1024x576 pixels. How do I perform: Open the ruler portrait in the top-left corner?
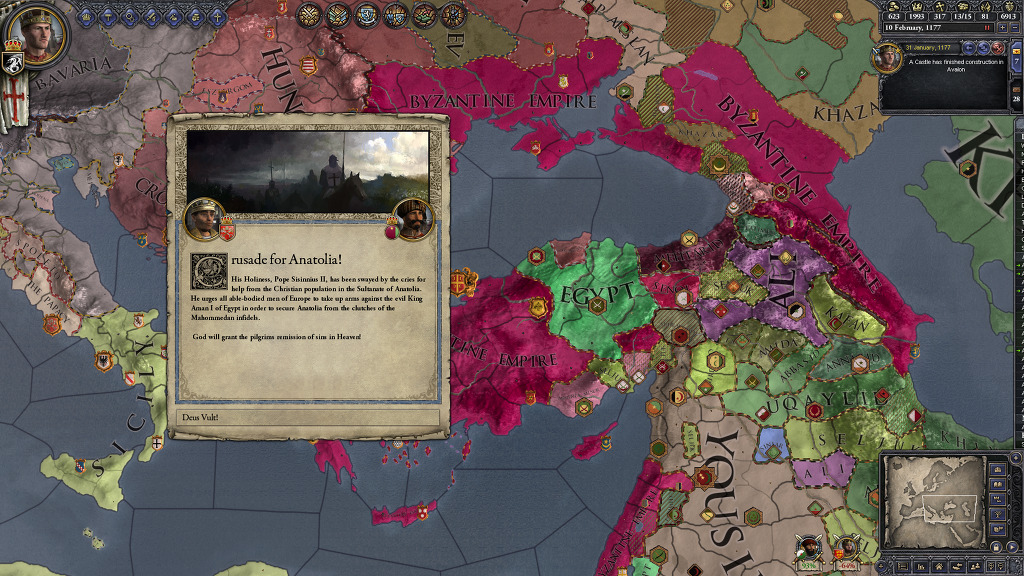tap(38, 34)
